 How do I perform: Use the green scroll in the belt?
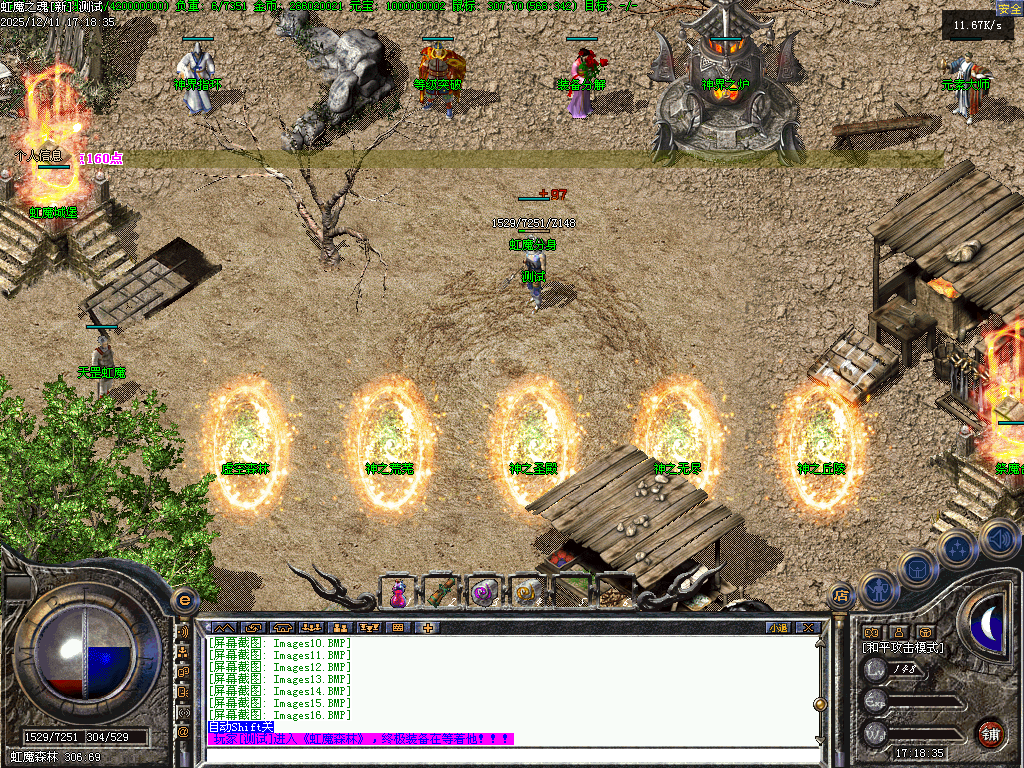(440, 593)
